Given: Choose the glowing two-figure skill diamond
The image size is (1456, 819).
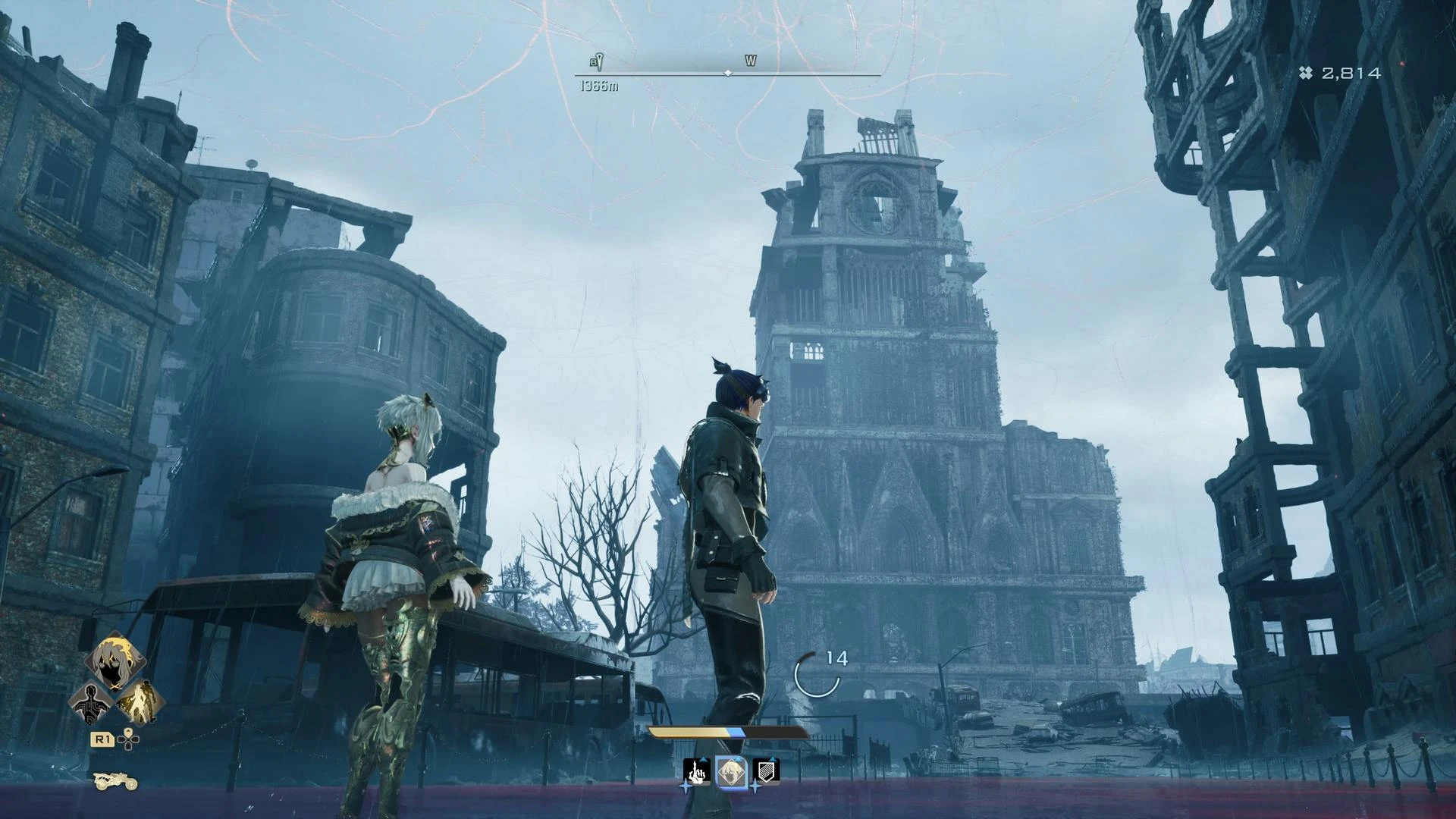Looking at the screenshot, I should click(x=140, y=701).
